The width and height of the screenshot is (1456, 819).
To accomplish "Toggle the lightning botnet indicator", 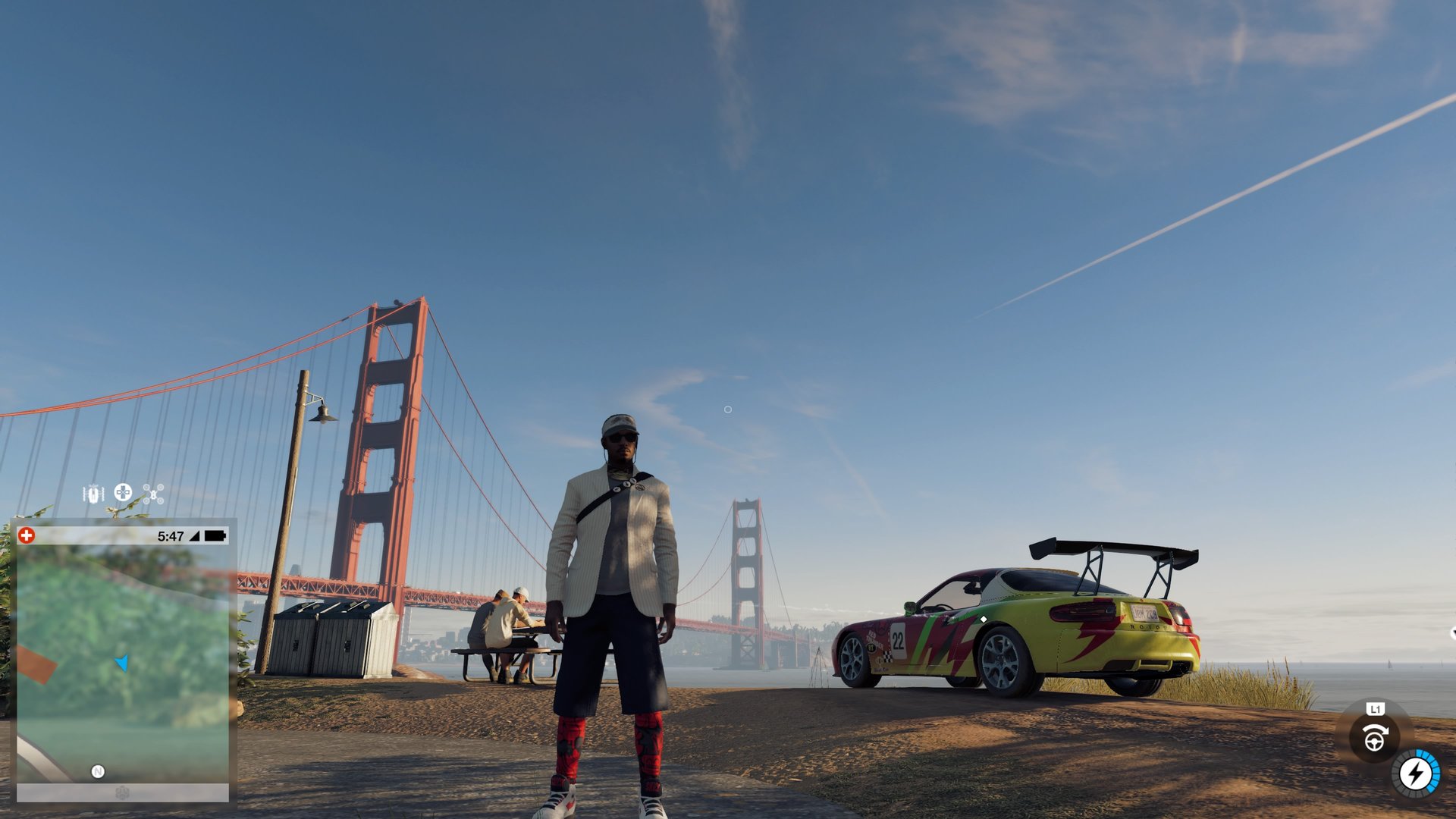I will coord(1415,773).
